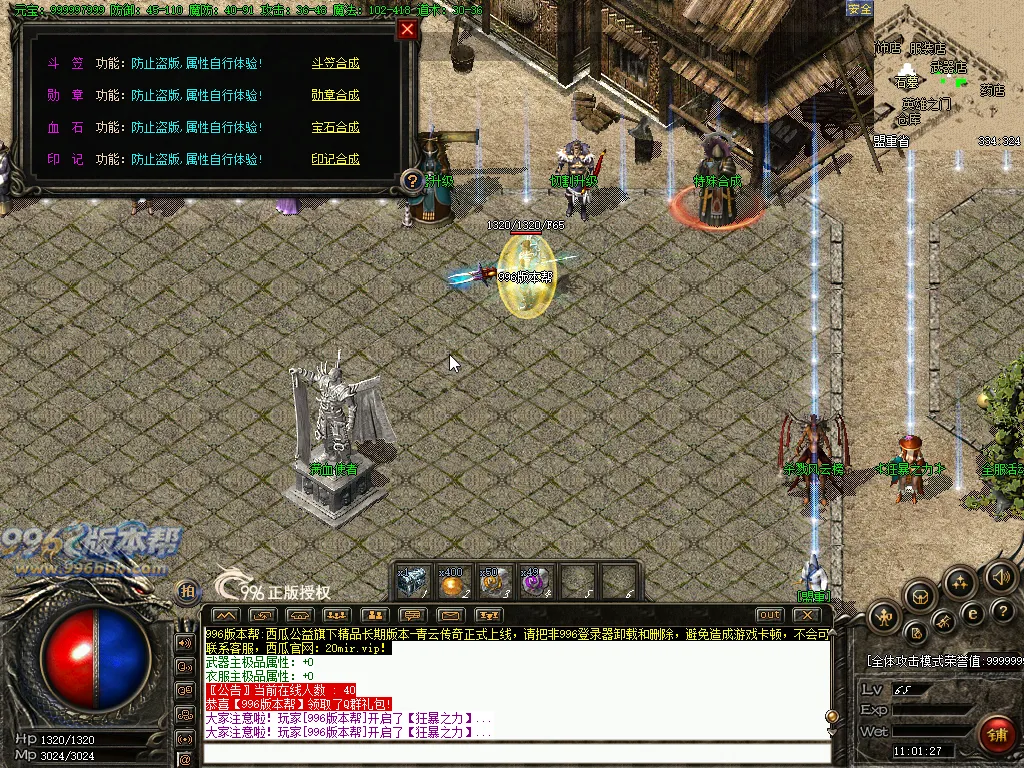This screenshot has width=1024, height=768.
Task: Click the chat text input field
Action: 515,753
